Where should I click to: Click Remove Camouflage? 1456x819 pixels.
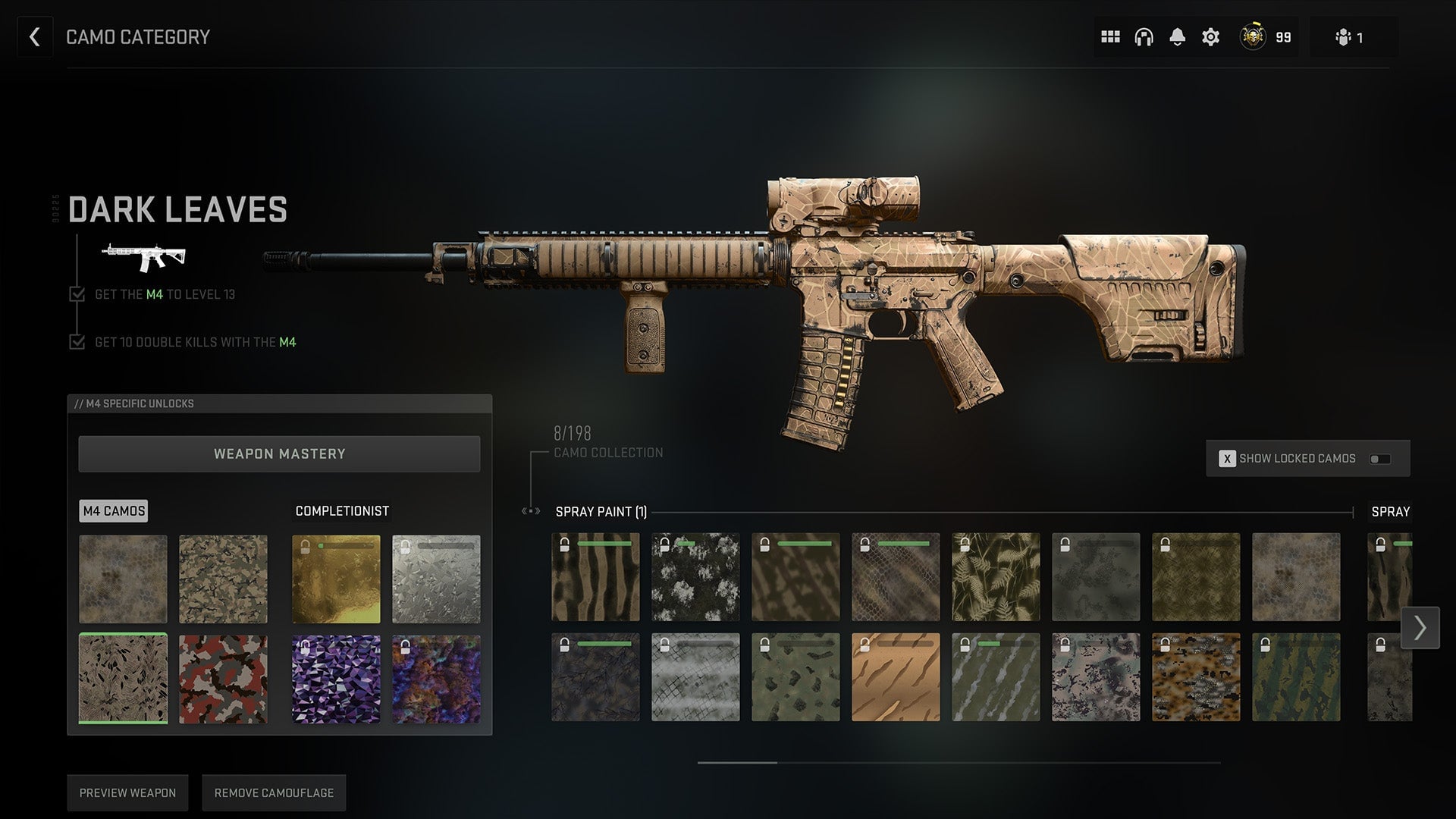coord(274,792)
